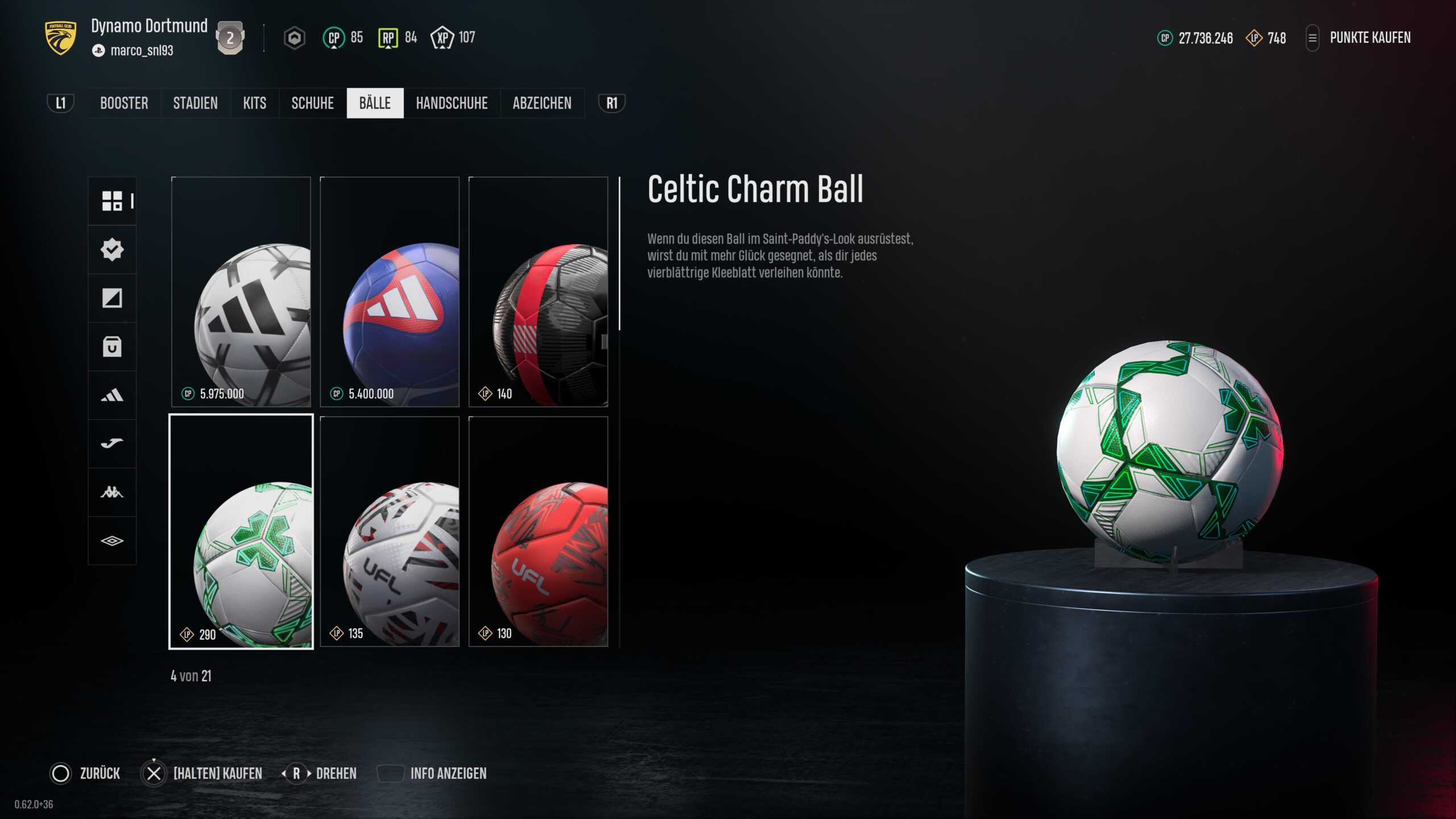Screen dimensions: 1456x819
Task: Filter balls by the Adidas brand icon
Action: (x=112, y=395)
